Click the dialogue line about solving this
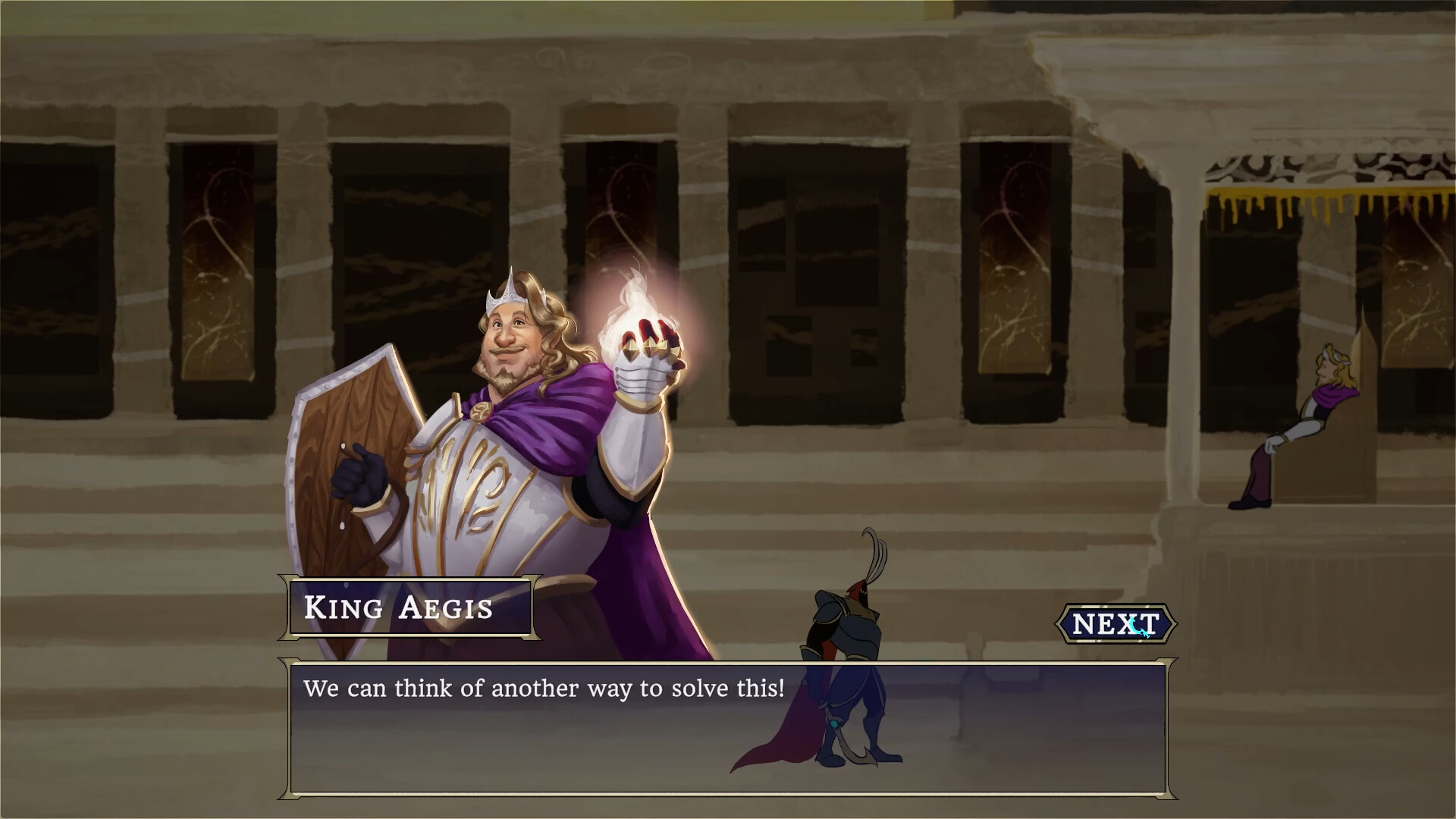 pos(544,688)
